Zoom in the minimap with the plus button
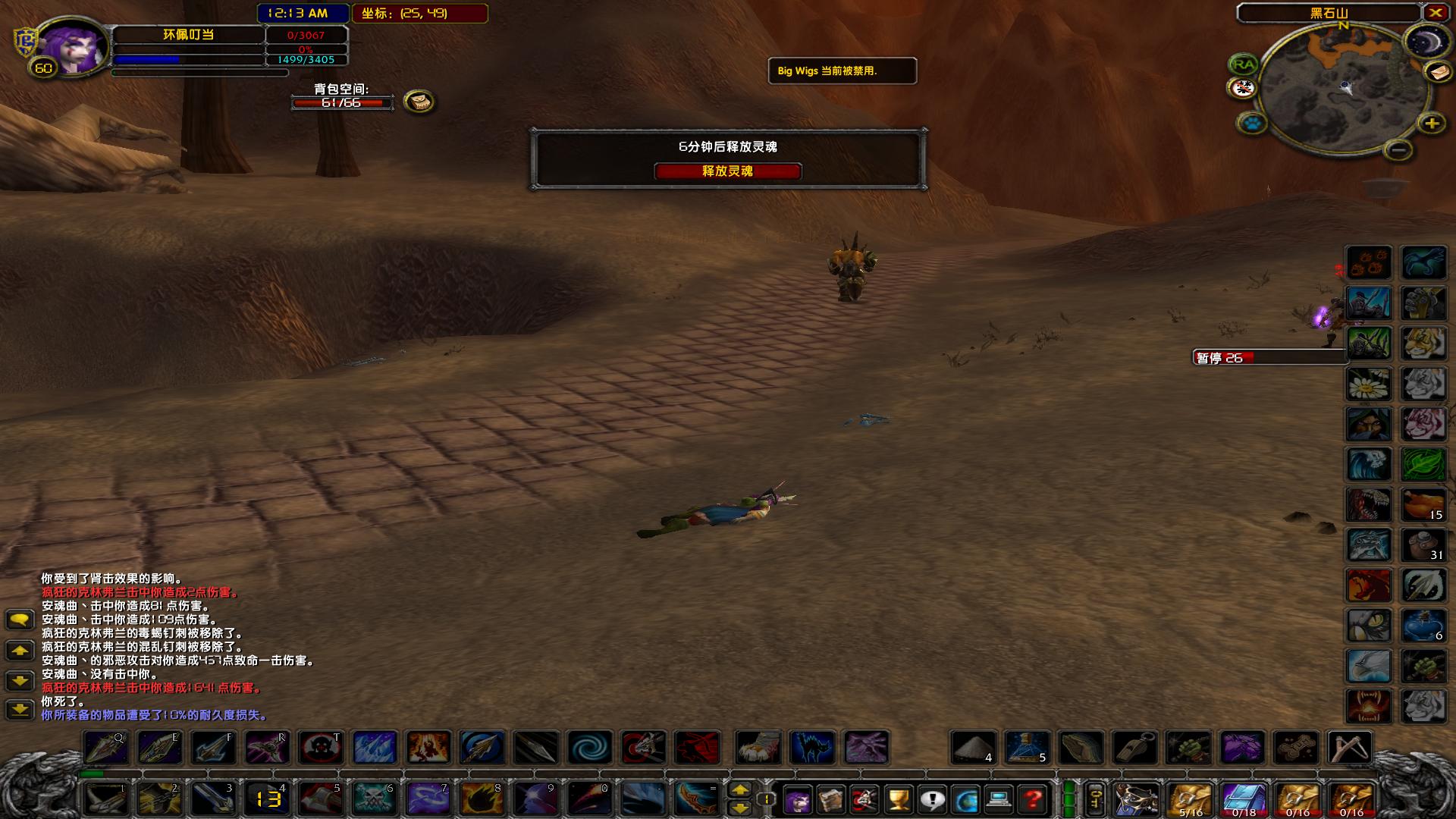Viewport: 1456px width, 819px height. click(1432, 123)
